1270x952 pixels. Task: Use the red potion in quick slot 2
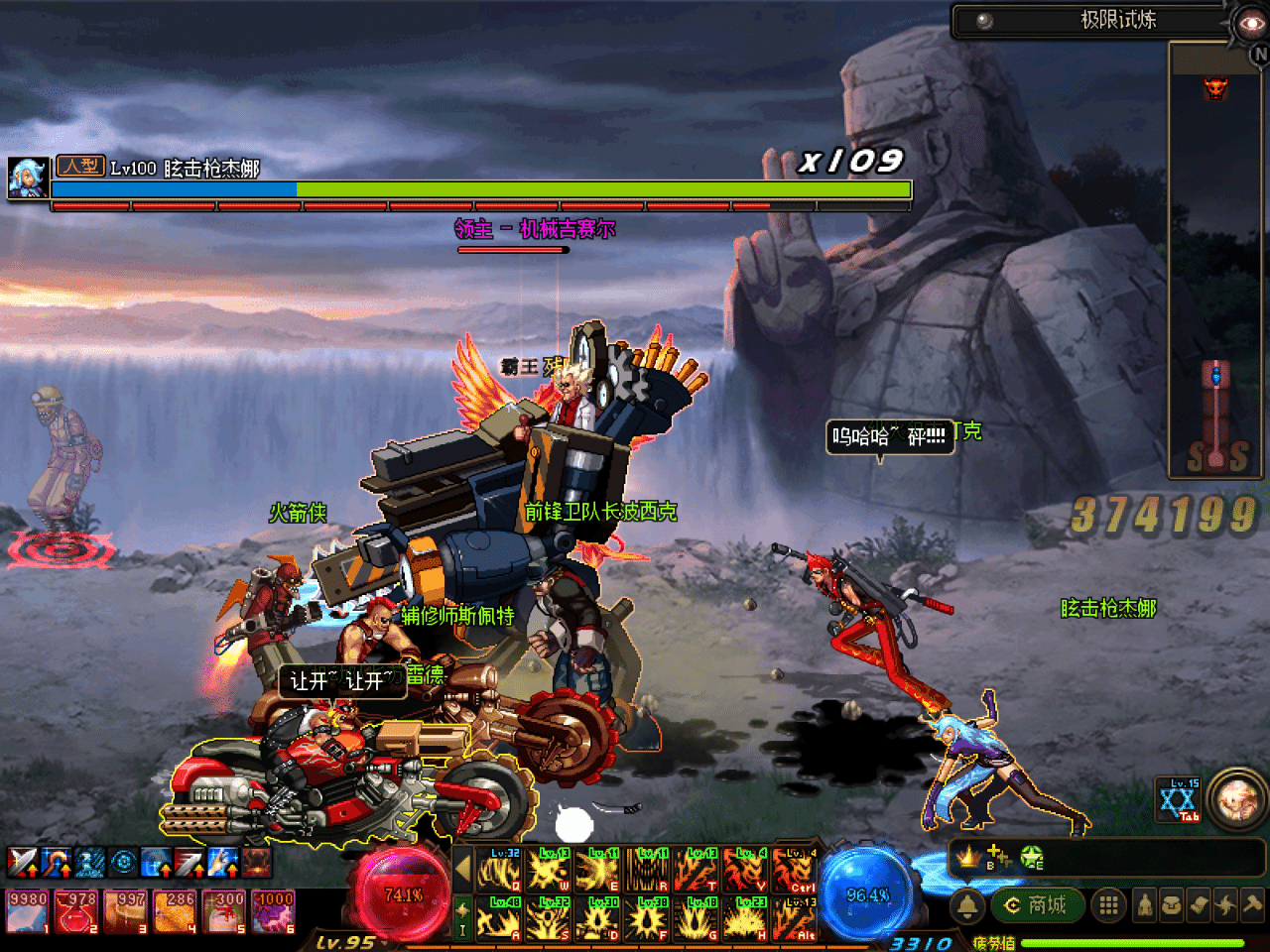(76, 911)
